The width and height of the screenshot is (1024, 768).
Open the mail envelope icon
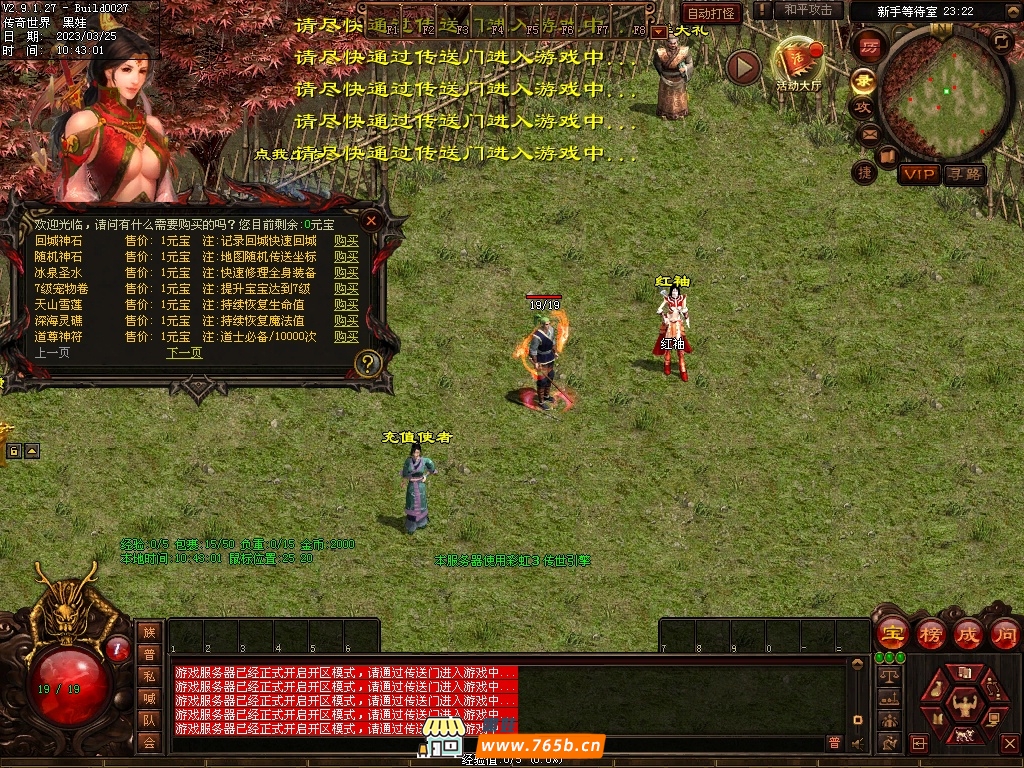point(868,134)
